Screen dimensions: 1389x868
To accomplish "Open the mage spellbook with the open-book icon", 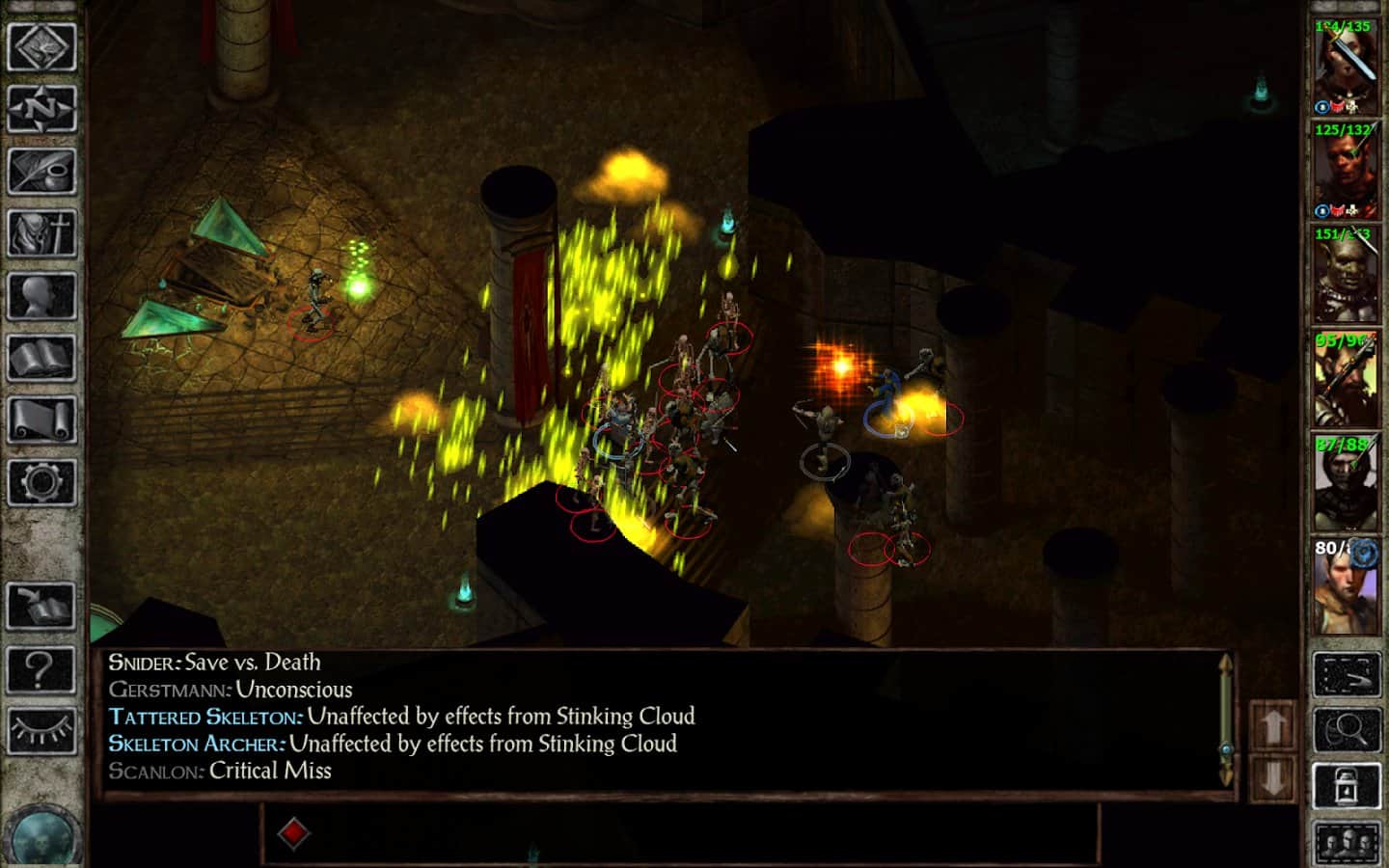I will pyautogui.click(x=41, y=359).
